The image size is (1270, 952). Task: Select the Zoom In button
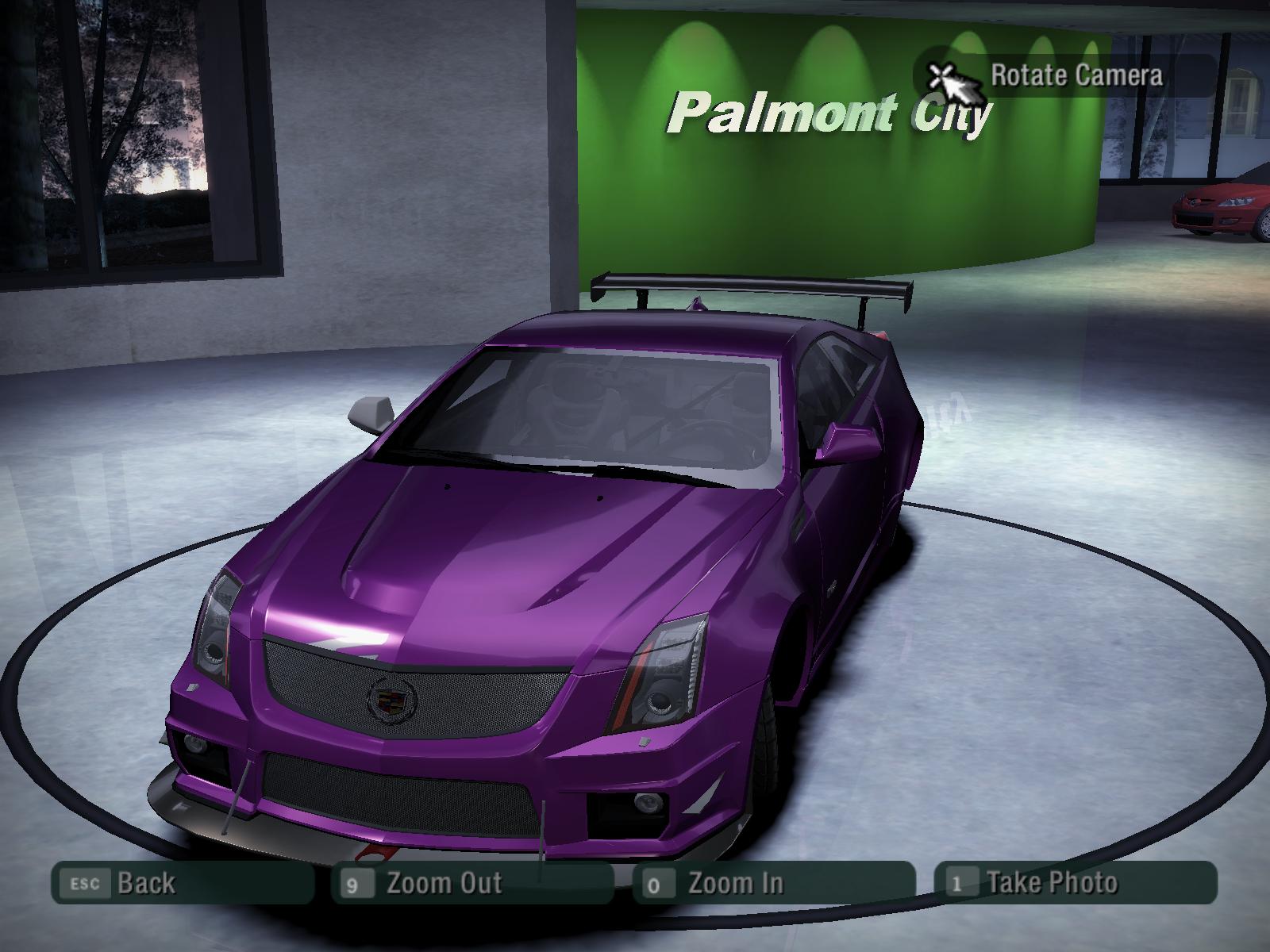[773, 883]
